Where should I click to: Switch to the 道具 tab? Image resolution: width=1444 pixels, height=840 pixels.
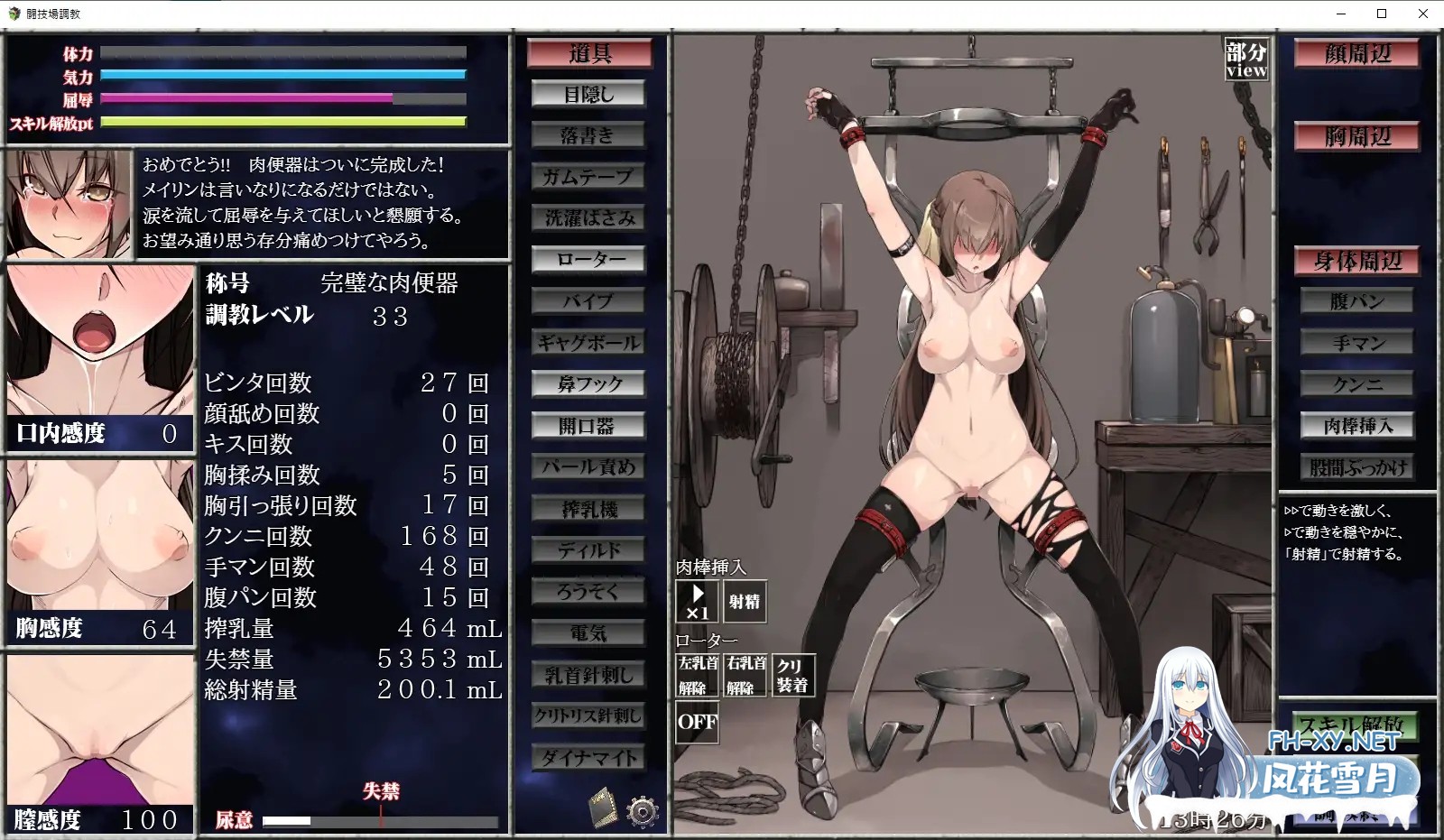pos(589,52)
